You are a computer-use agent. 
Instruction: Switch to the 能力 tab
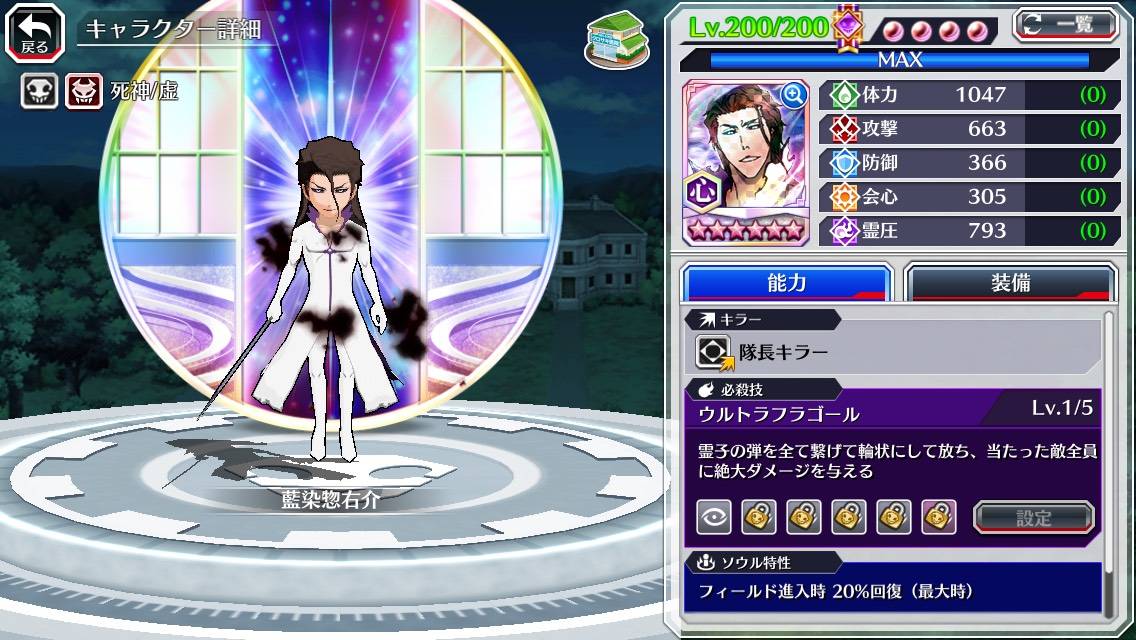(786, 283)
